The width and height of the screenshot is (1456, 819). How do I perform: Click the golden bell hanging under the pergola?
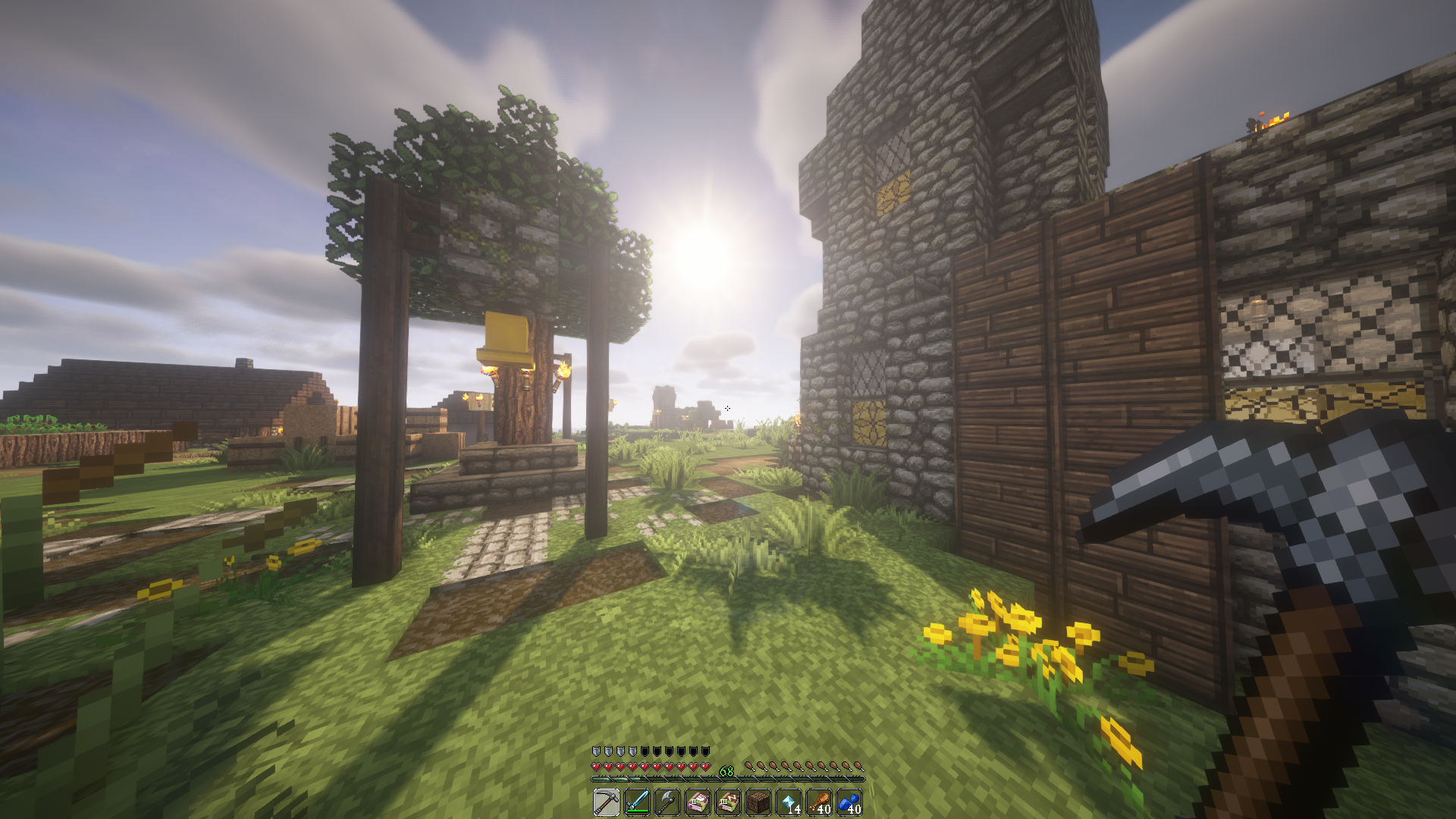[507, 336]
